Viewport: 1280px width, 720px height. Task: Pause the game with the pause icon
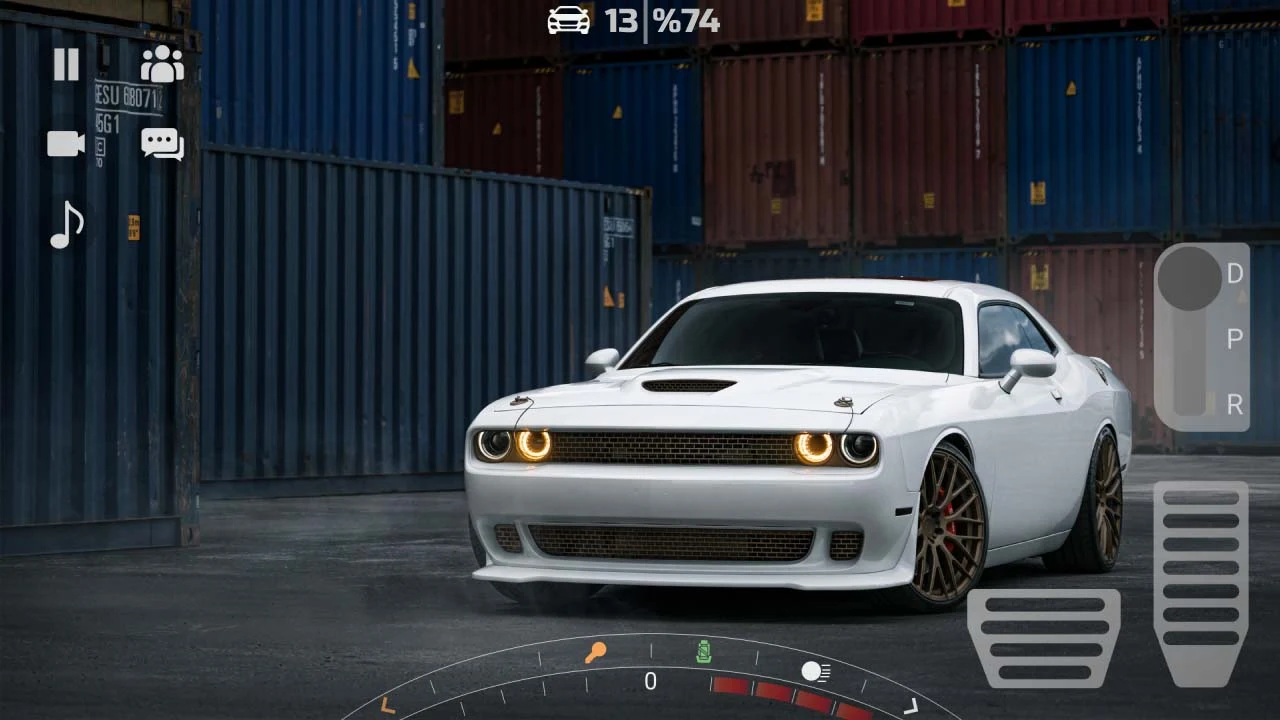pyautogui.click(x=66, y=65)
